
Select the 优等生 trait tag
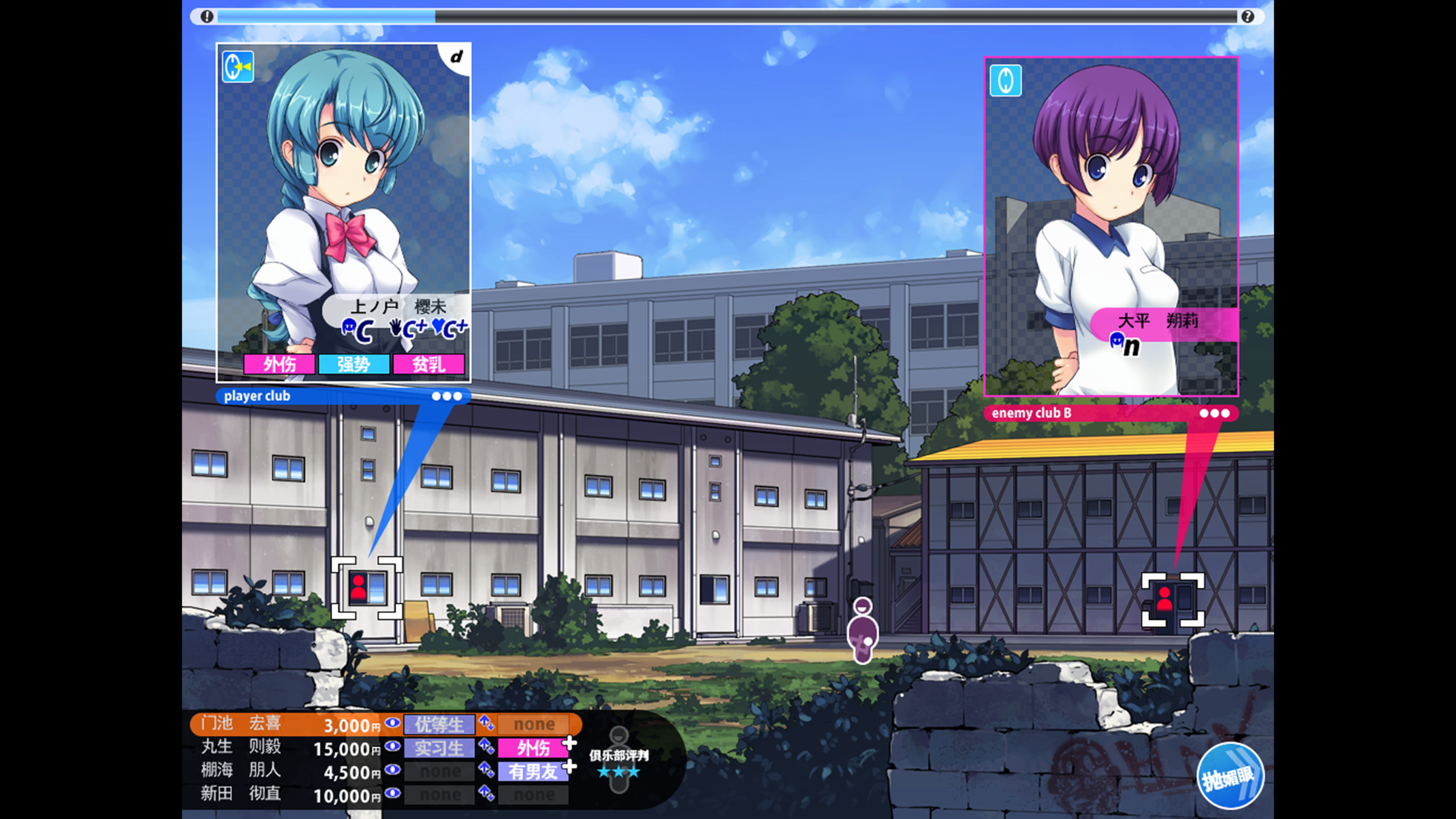[x=439, y=725]
